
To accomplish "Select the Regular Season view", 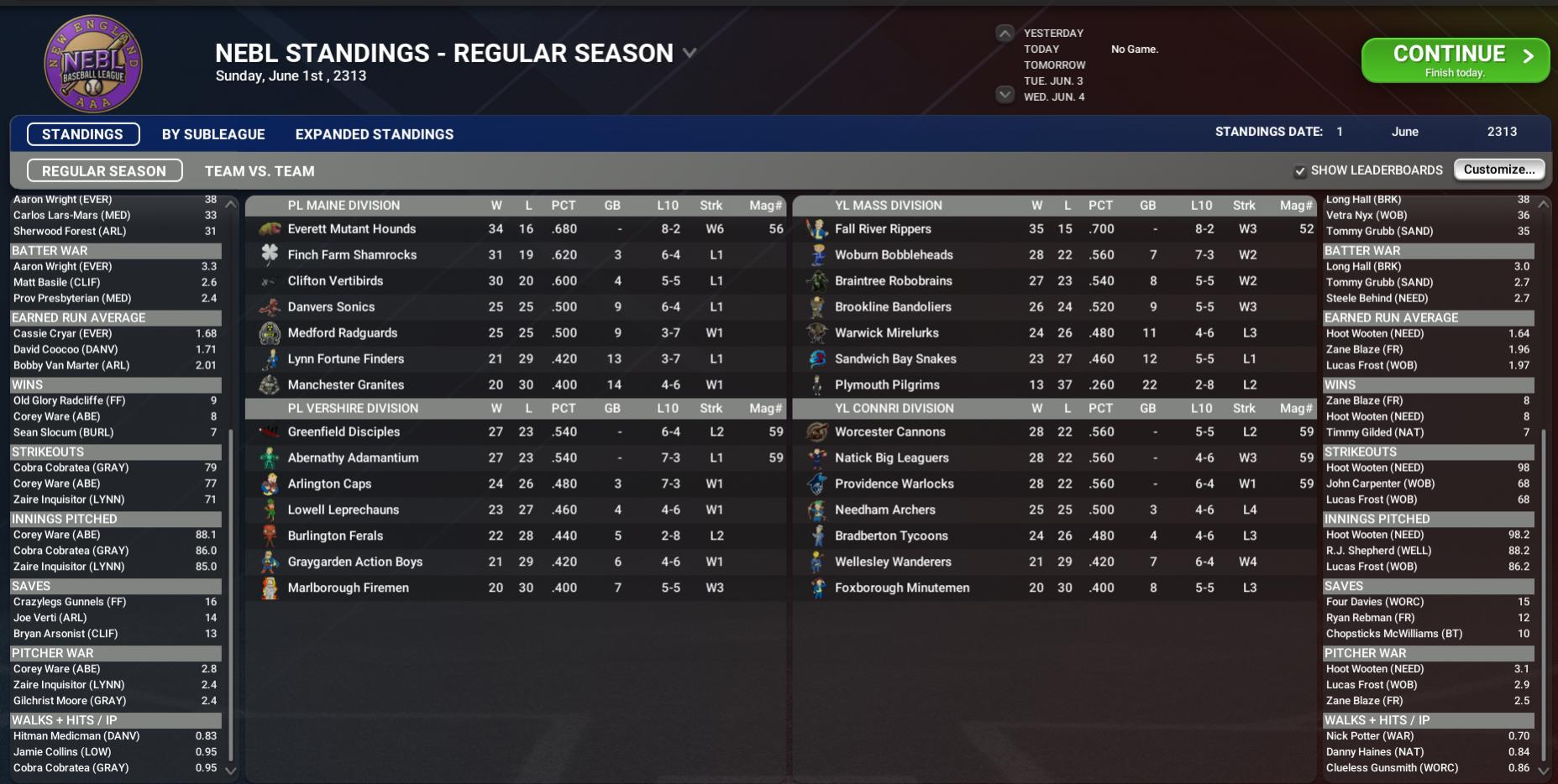I will point(104,171).
